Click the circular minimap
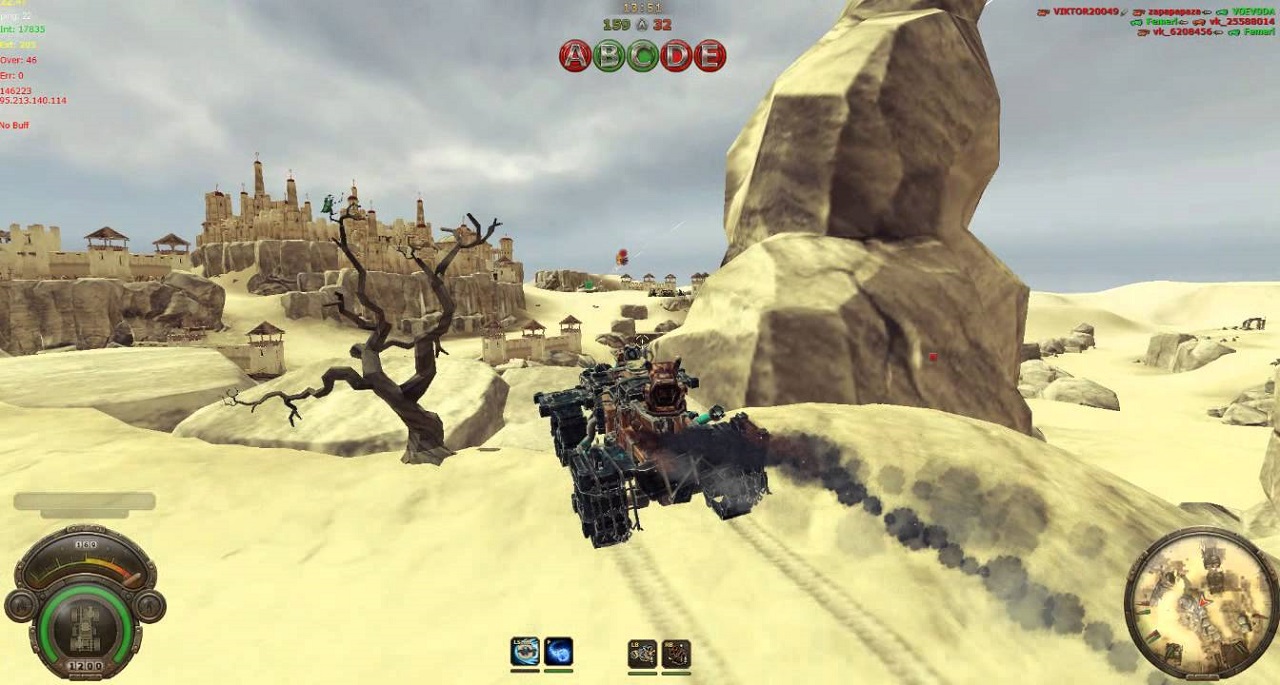This screenshot has width=1280, height=685. 1200,603
